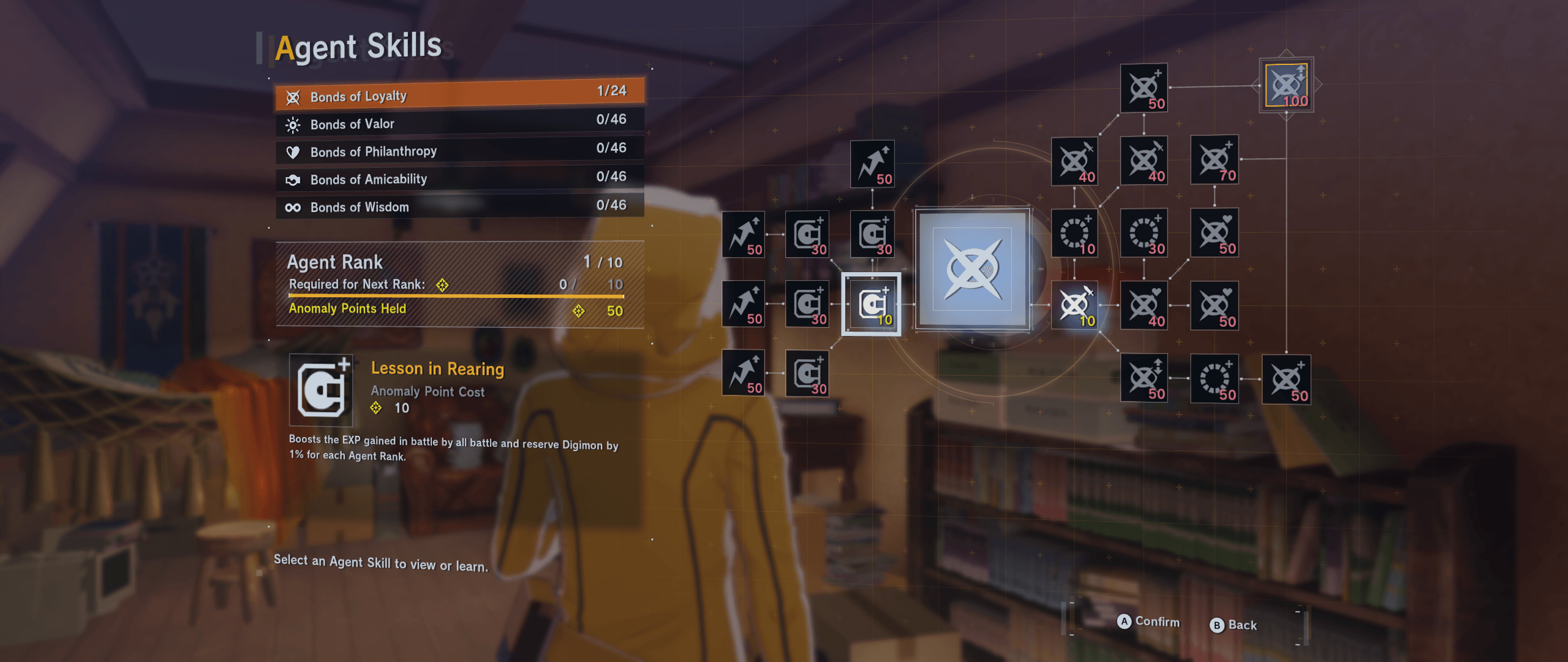The image size is (1568, 662).
Task: Pick the 70-point skill node
Action: click(x=1215, y=160)
